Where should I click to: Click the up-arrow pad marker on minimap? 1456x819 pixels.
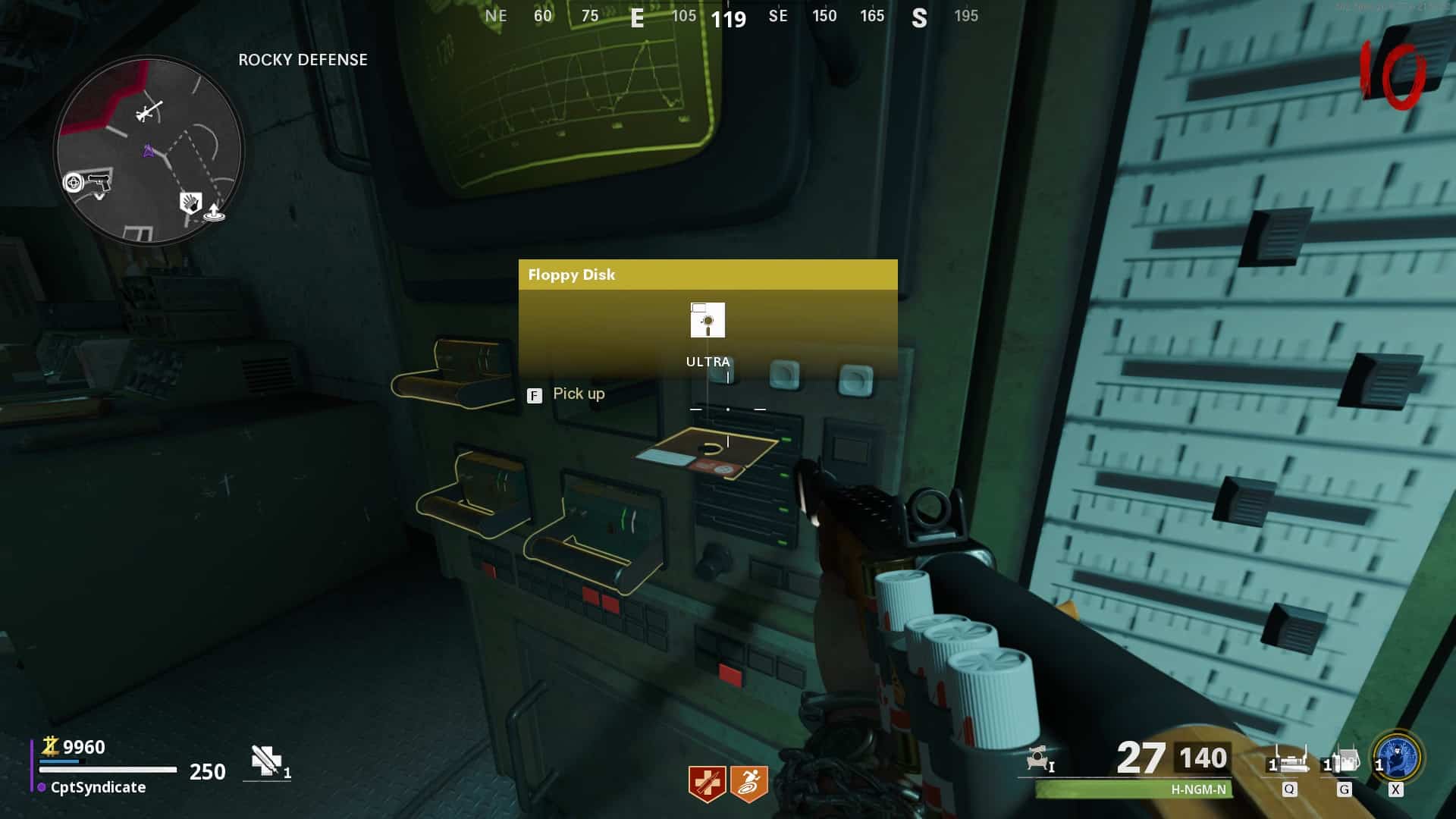click(215, 212)
